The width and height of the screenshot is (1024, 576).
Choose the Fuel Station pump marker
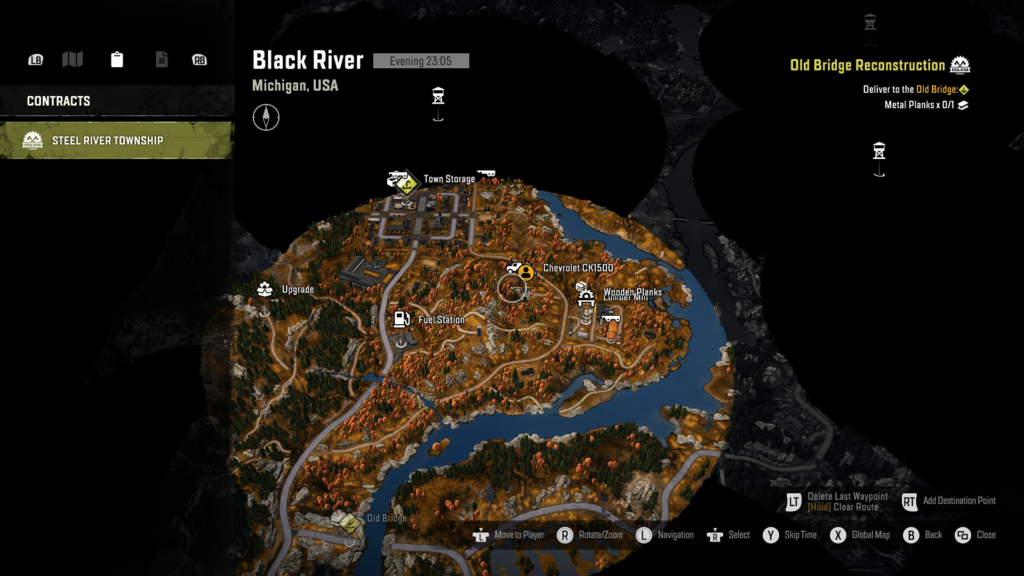point(401,320)
